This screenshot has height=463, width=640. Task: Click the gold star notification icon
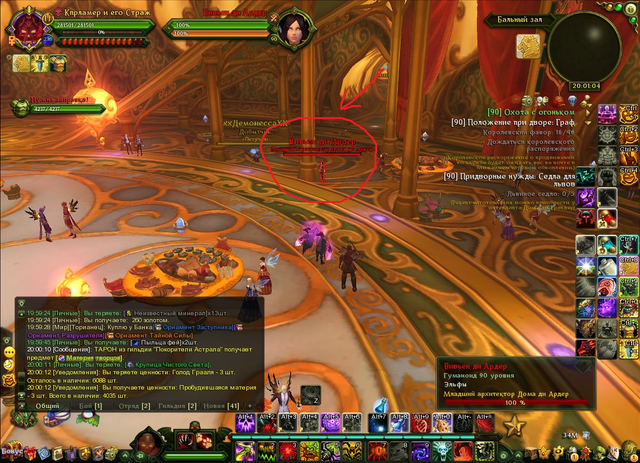pos(515,428)
